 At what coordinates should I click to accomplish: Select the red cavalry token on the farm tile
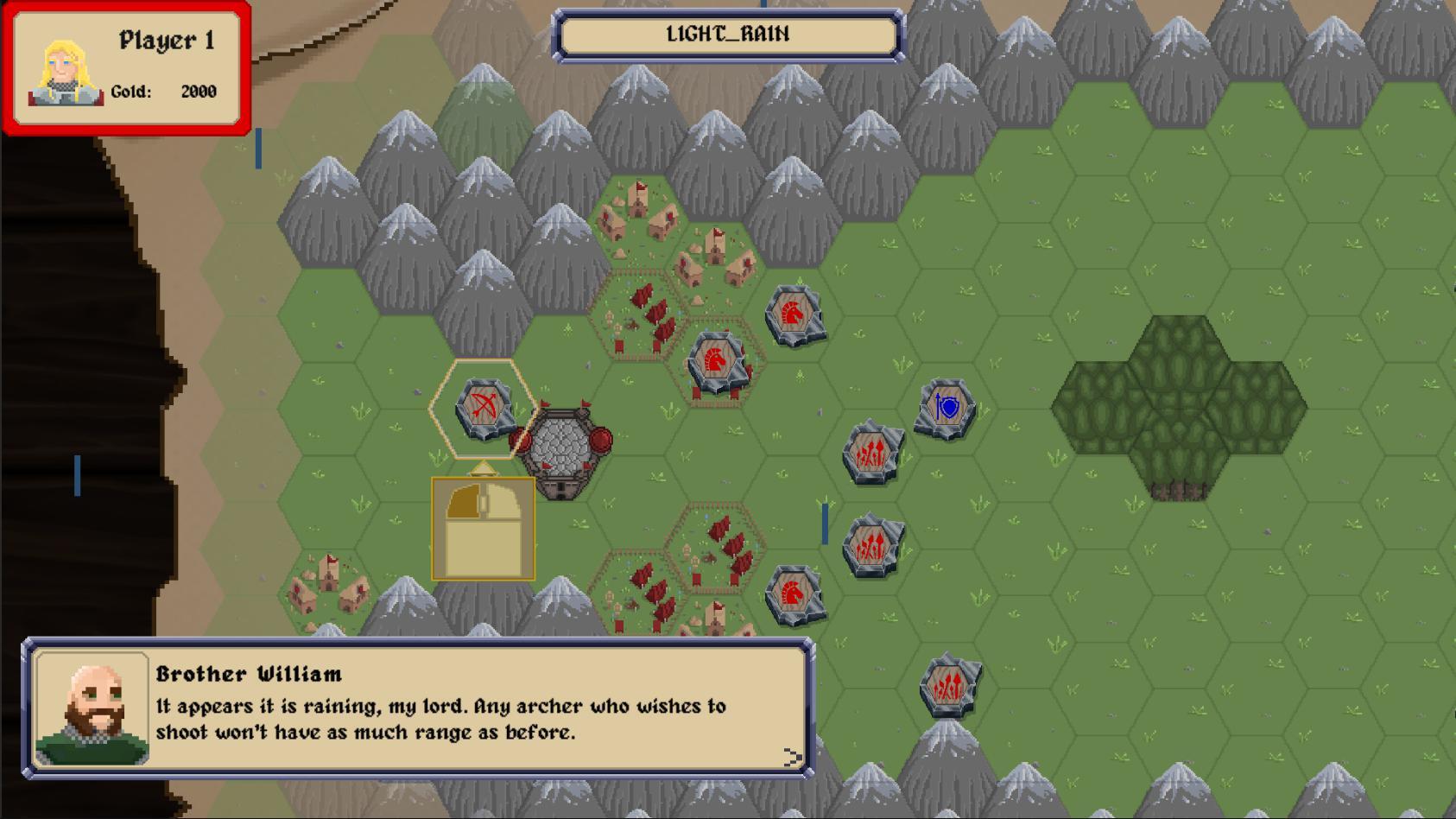(x=716, y=362)
